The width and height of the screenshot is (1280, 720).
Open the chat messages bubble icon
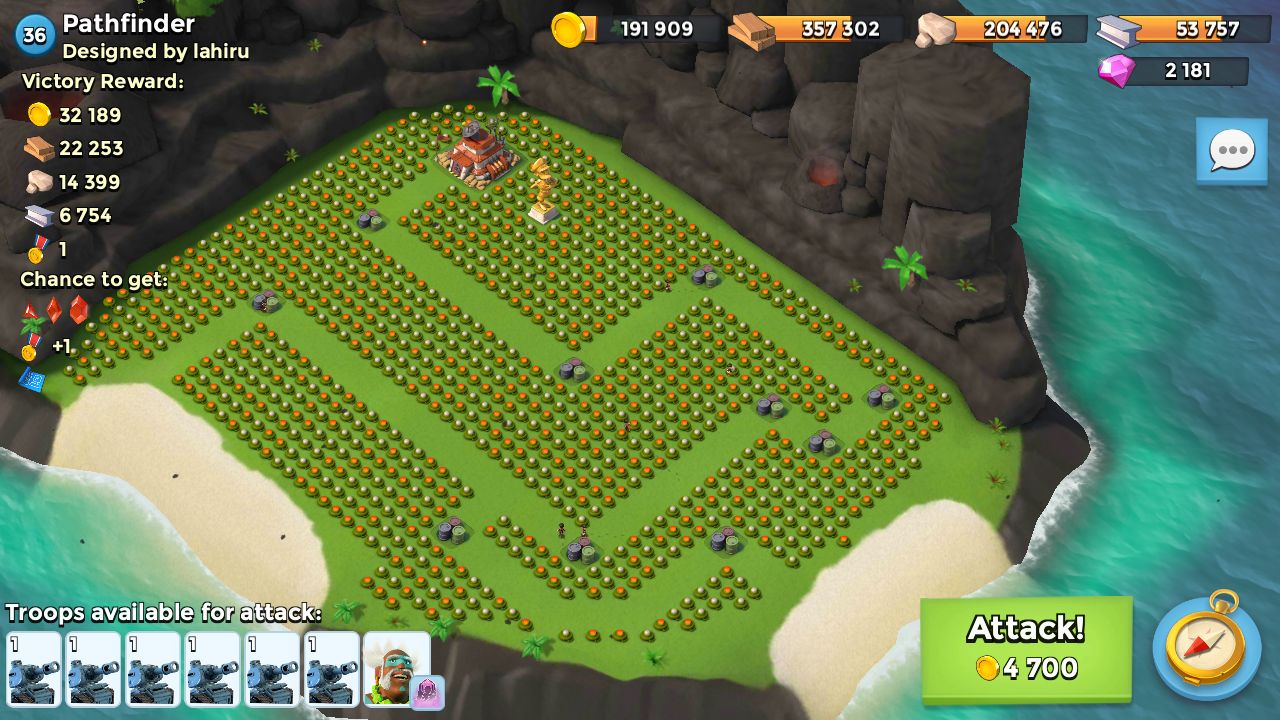point(1231,150)
